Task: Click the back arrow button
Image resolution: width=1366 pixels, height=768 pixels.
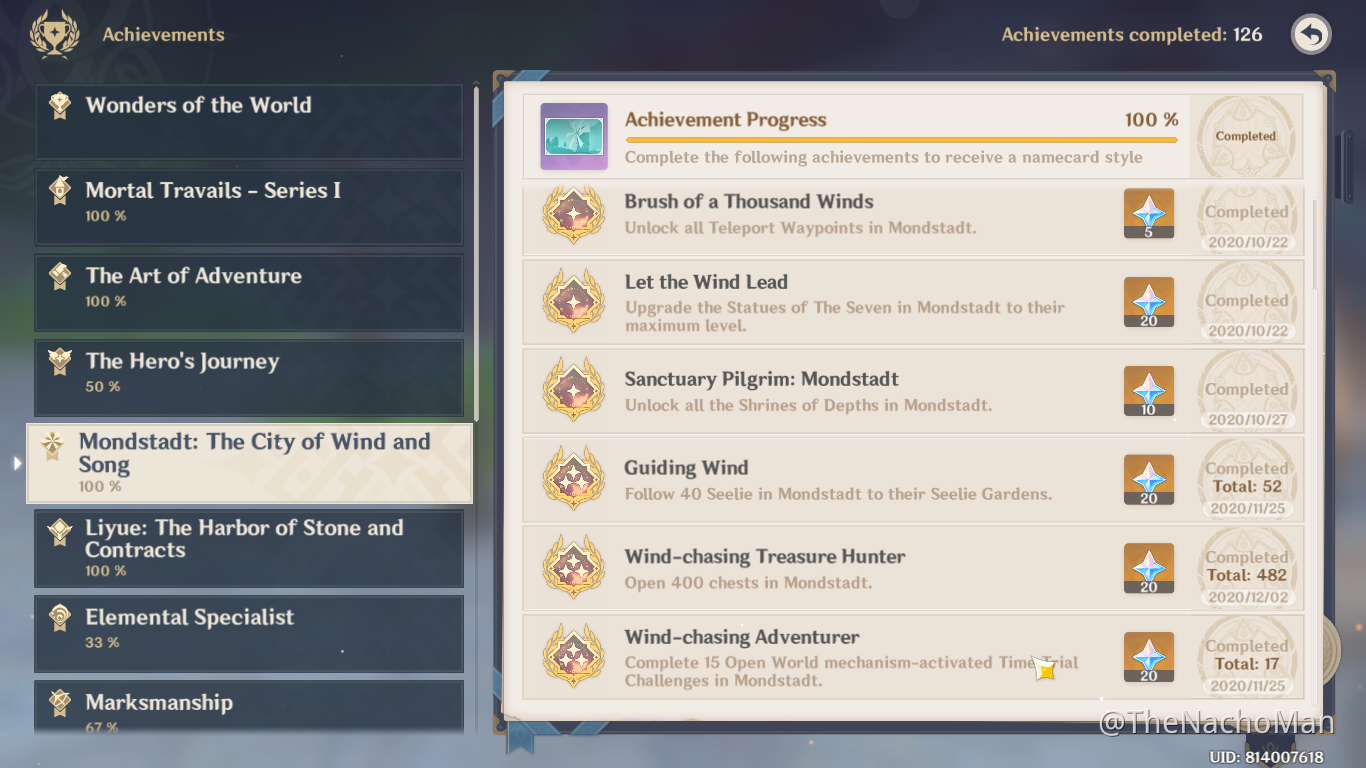Action: 1310,33
